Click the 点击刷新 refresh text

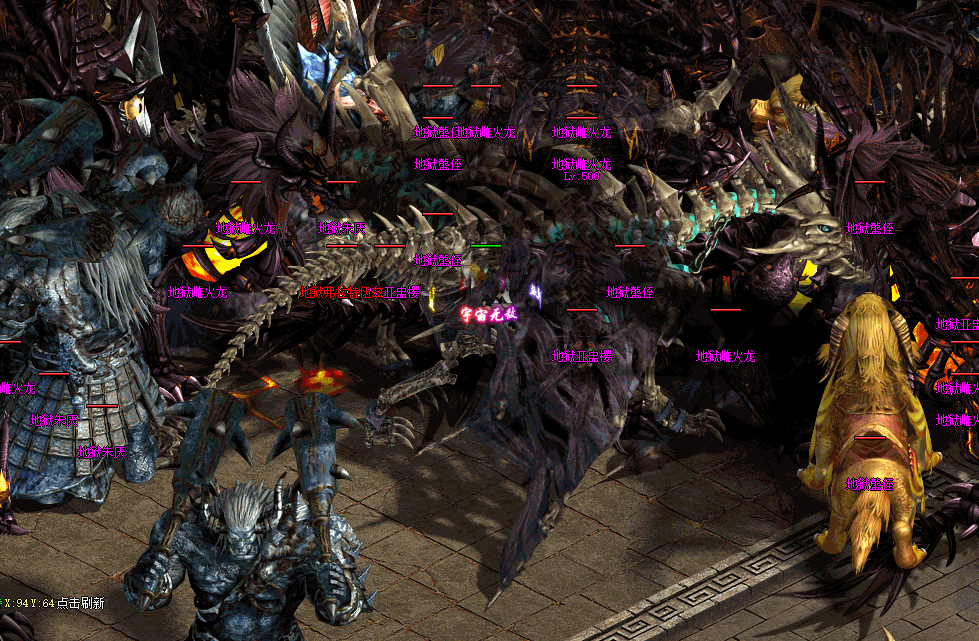(x=81, y=603)
